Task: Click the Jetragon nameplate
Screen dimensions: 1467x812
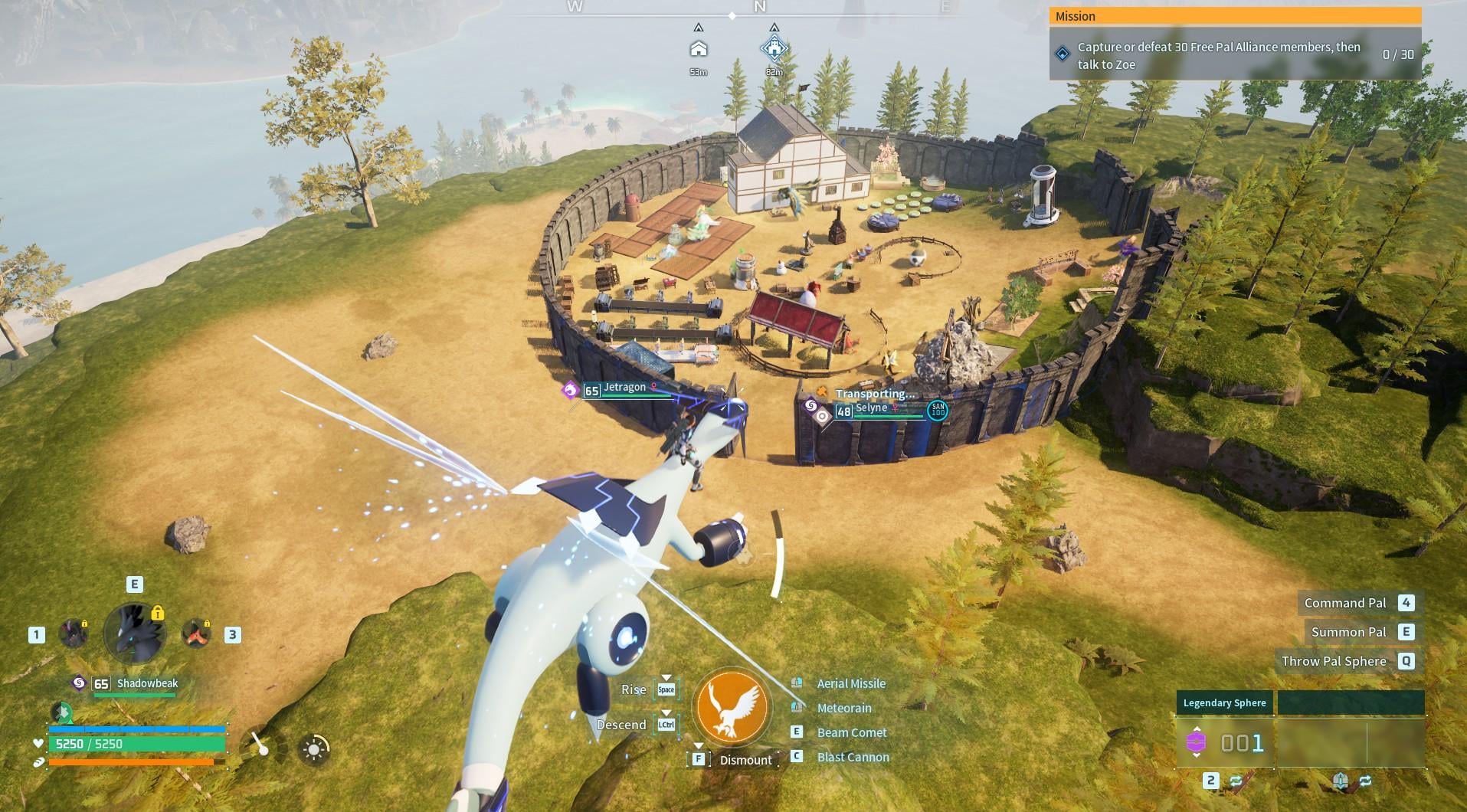Action: [624, 388]
